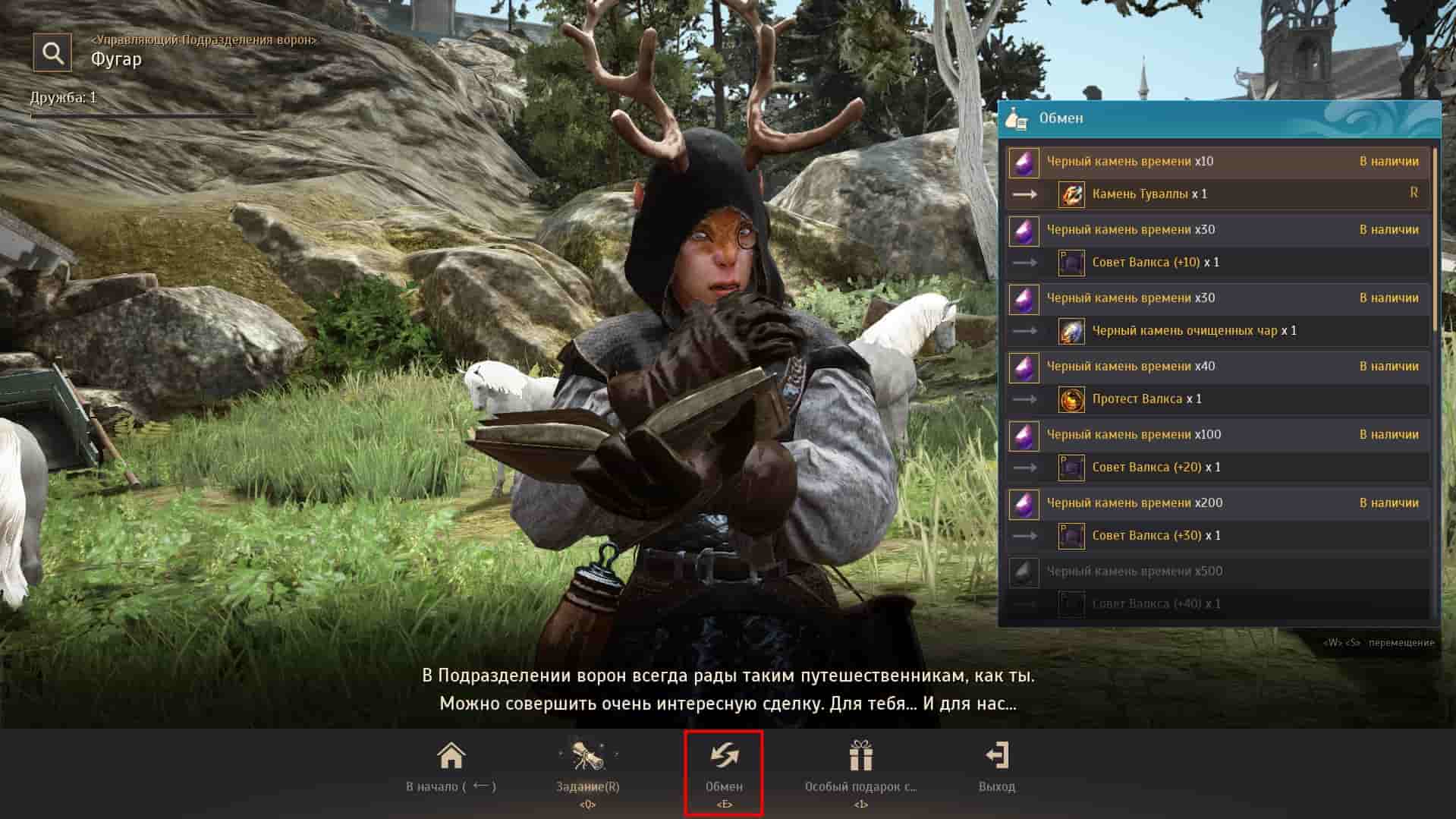Screen dimensions: 1456x819
Task: Choose the Протест Валкса x 1 exchange
Action: 1146,399
